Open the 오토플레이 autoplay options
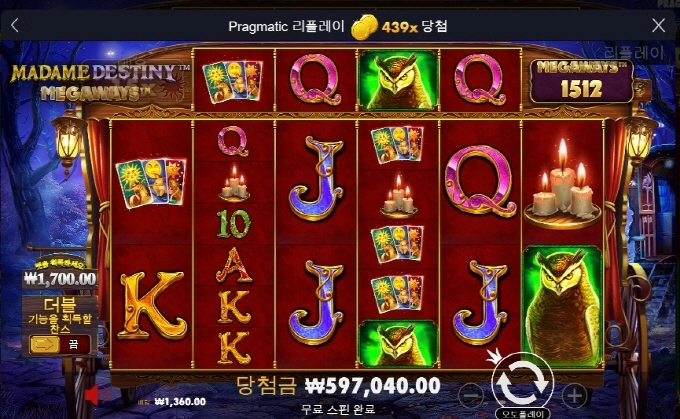Screen dimensions: 680x419 [522, 411]
